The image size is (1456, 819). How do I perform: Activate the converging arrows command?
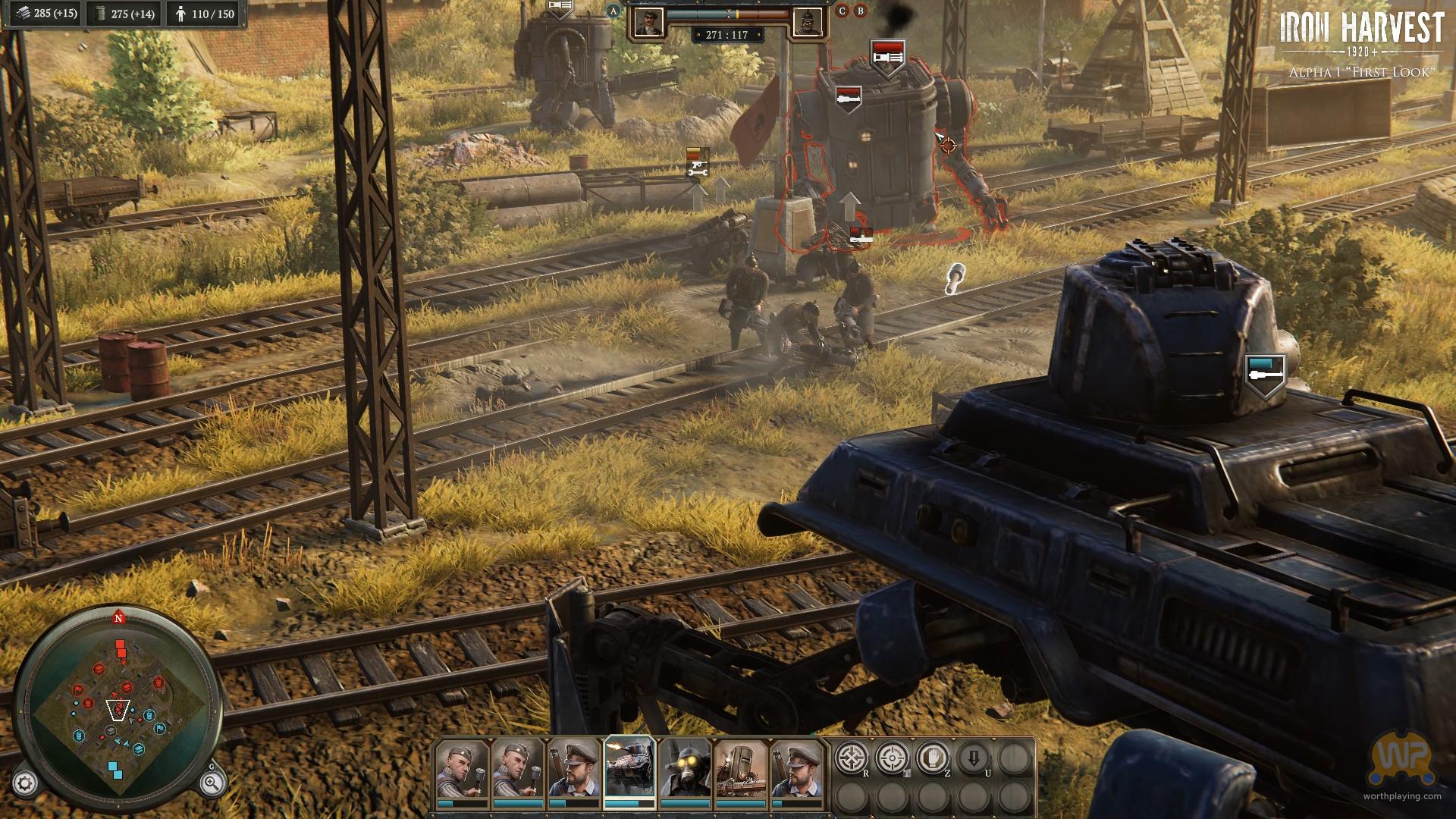852,758
